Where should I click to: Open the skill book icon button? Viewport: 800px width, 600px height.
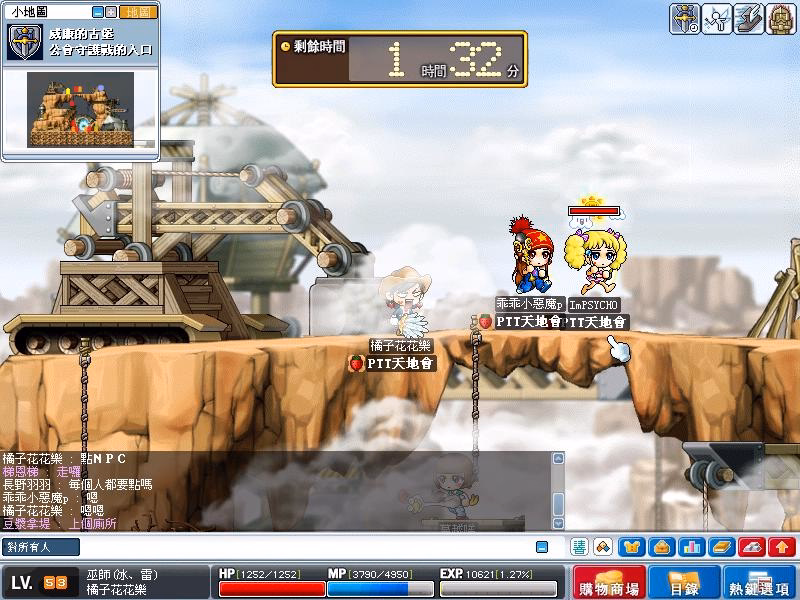point(722,547)
